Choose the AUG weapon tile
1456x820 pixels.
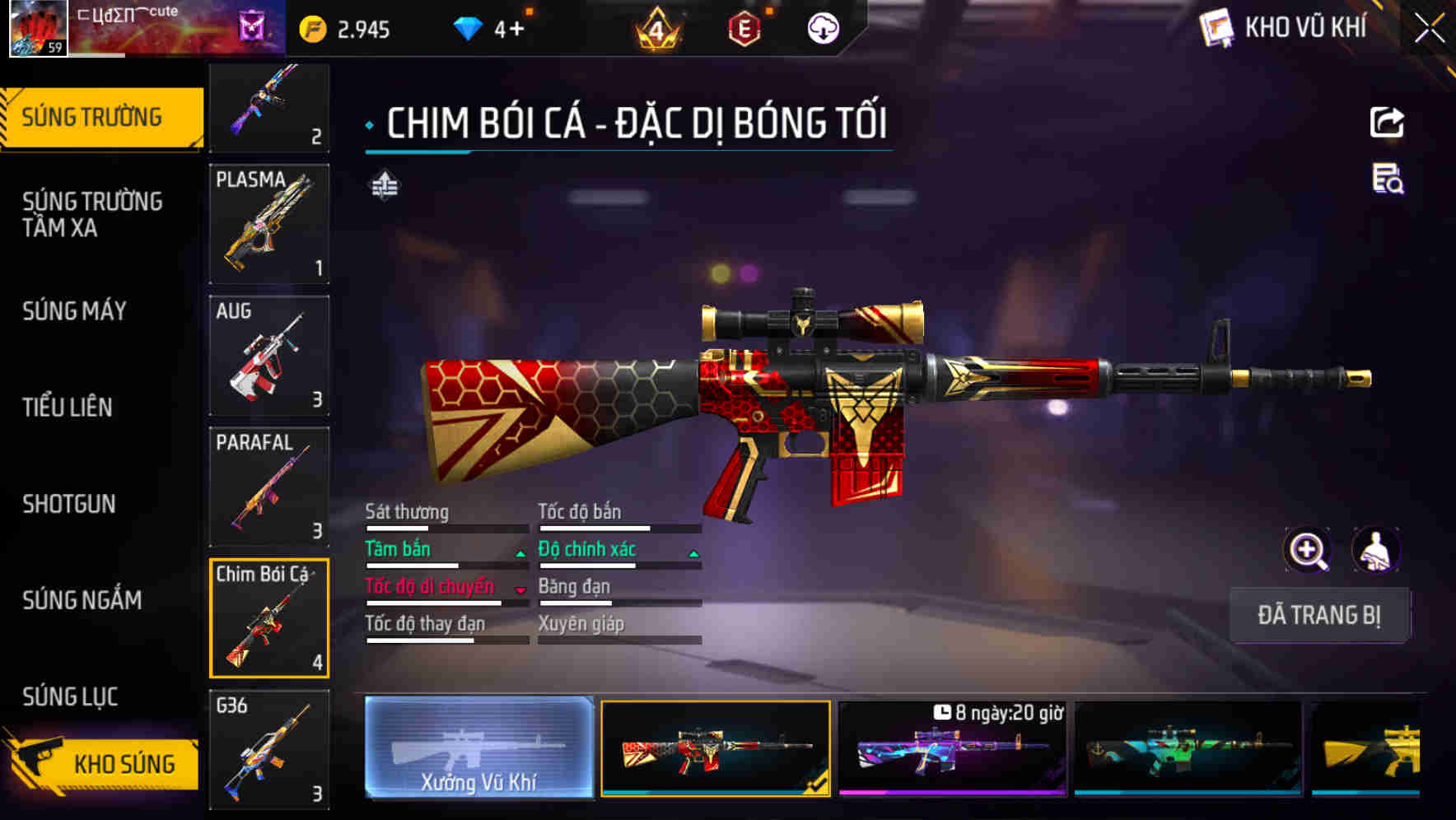click(269, 356)
